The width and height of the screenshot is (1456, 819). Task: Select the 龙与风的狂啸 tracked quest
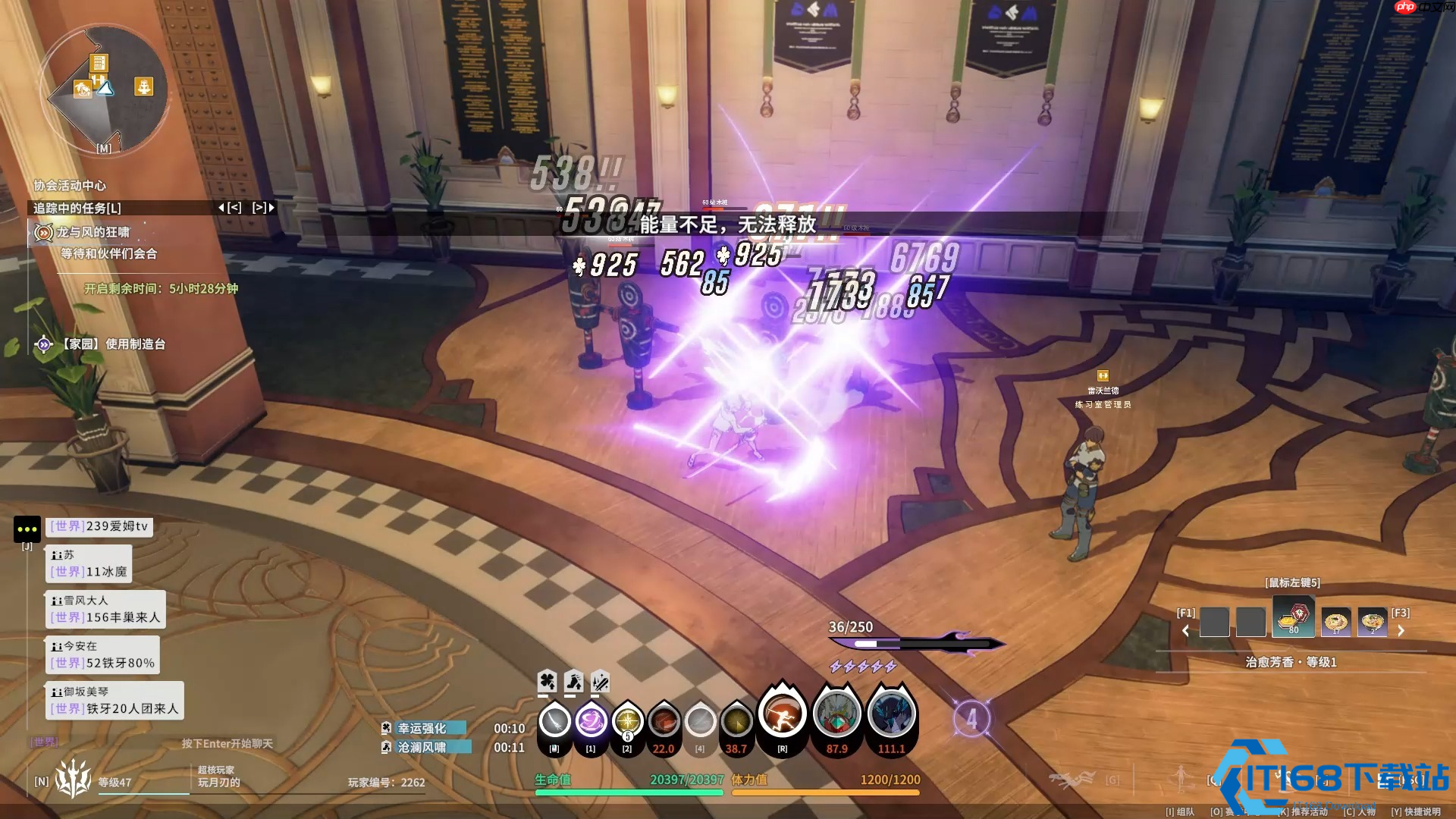93,232
